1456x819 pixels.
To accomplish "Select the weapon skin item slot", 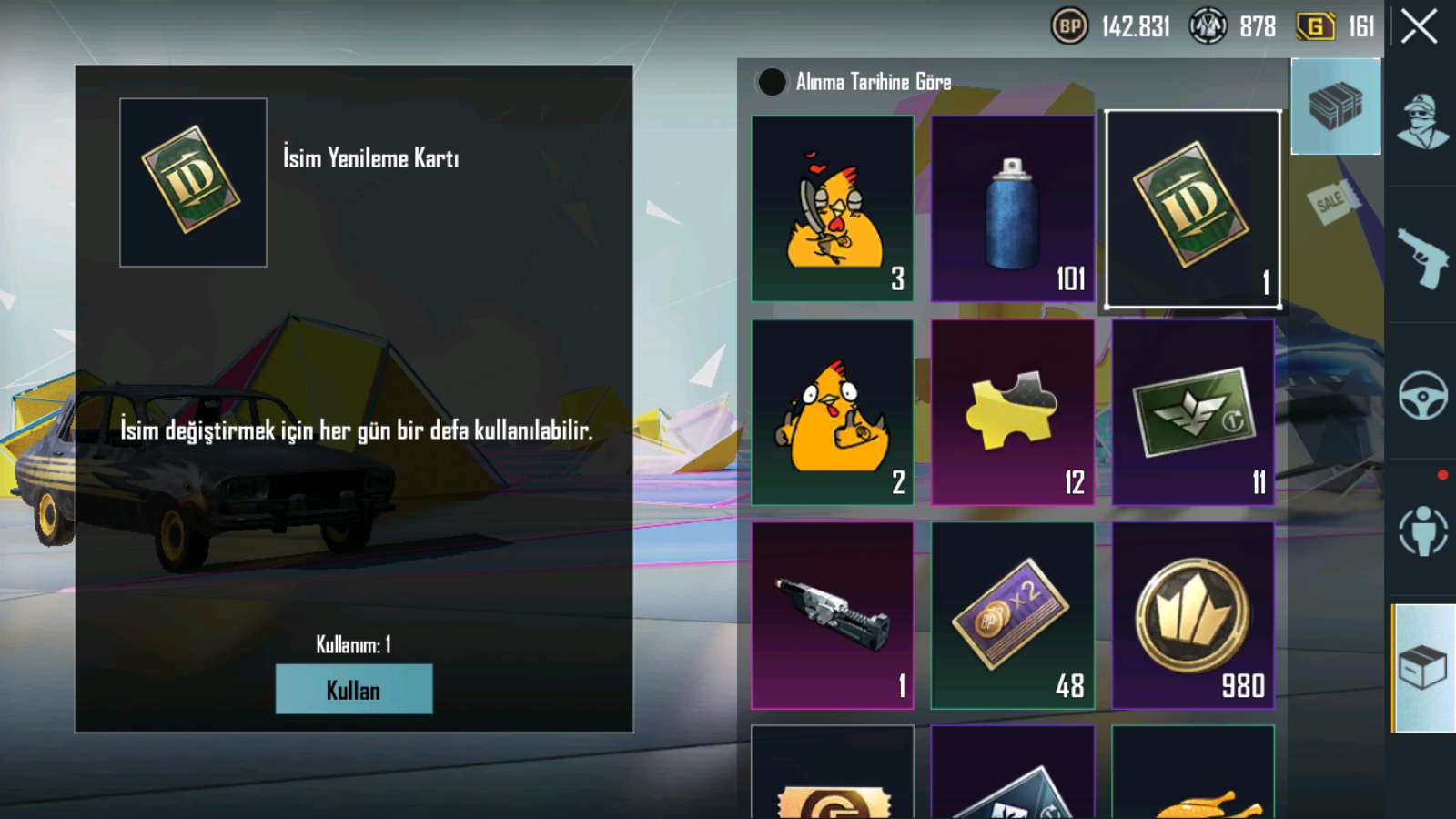I will coord(832,615).
